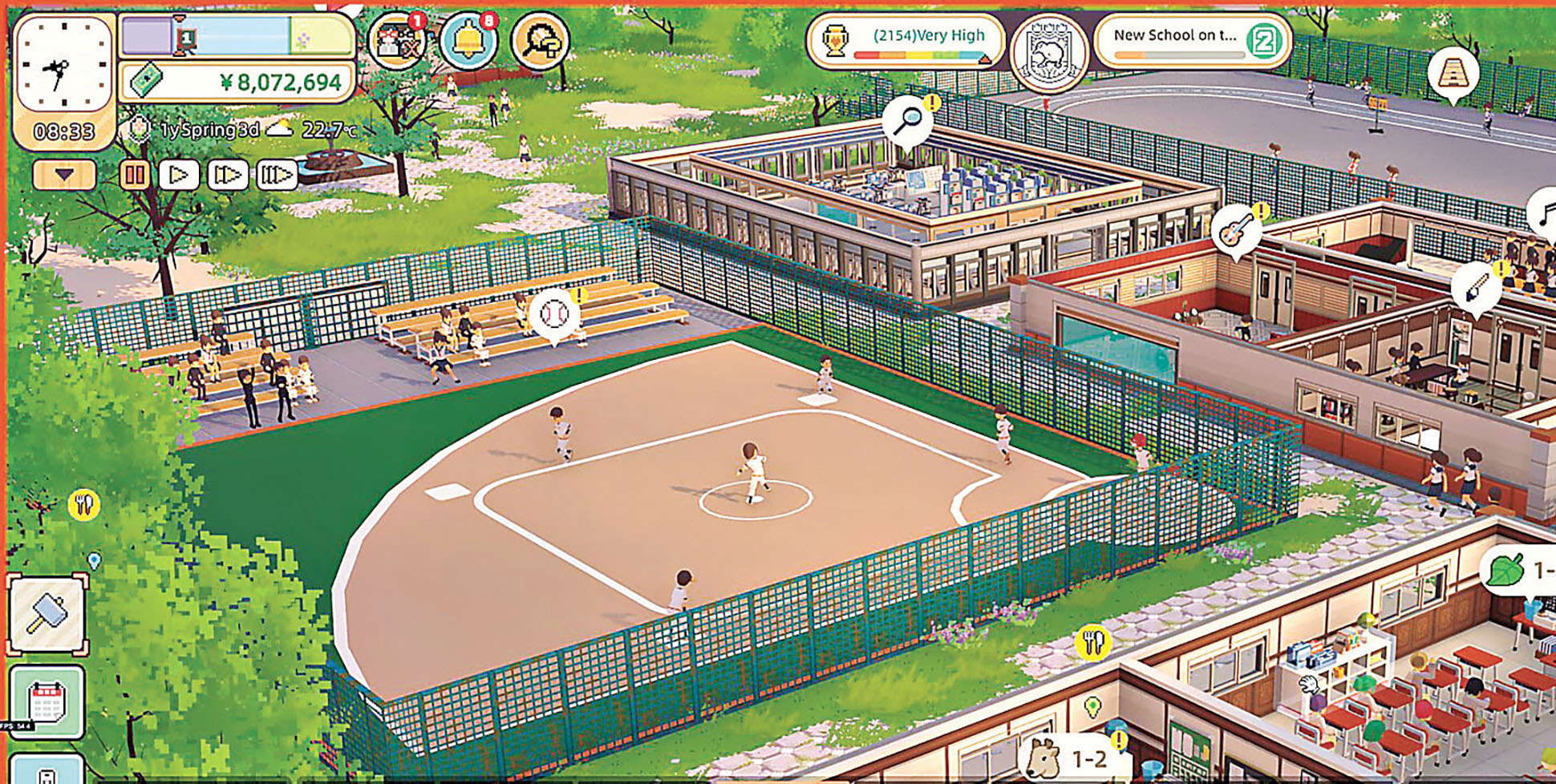The image size is (1556, 784).
Task: Select the guitar music club marker
Action: click(x=1234, y=230)
